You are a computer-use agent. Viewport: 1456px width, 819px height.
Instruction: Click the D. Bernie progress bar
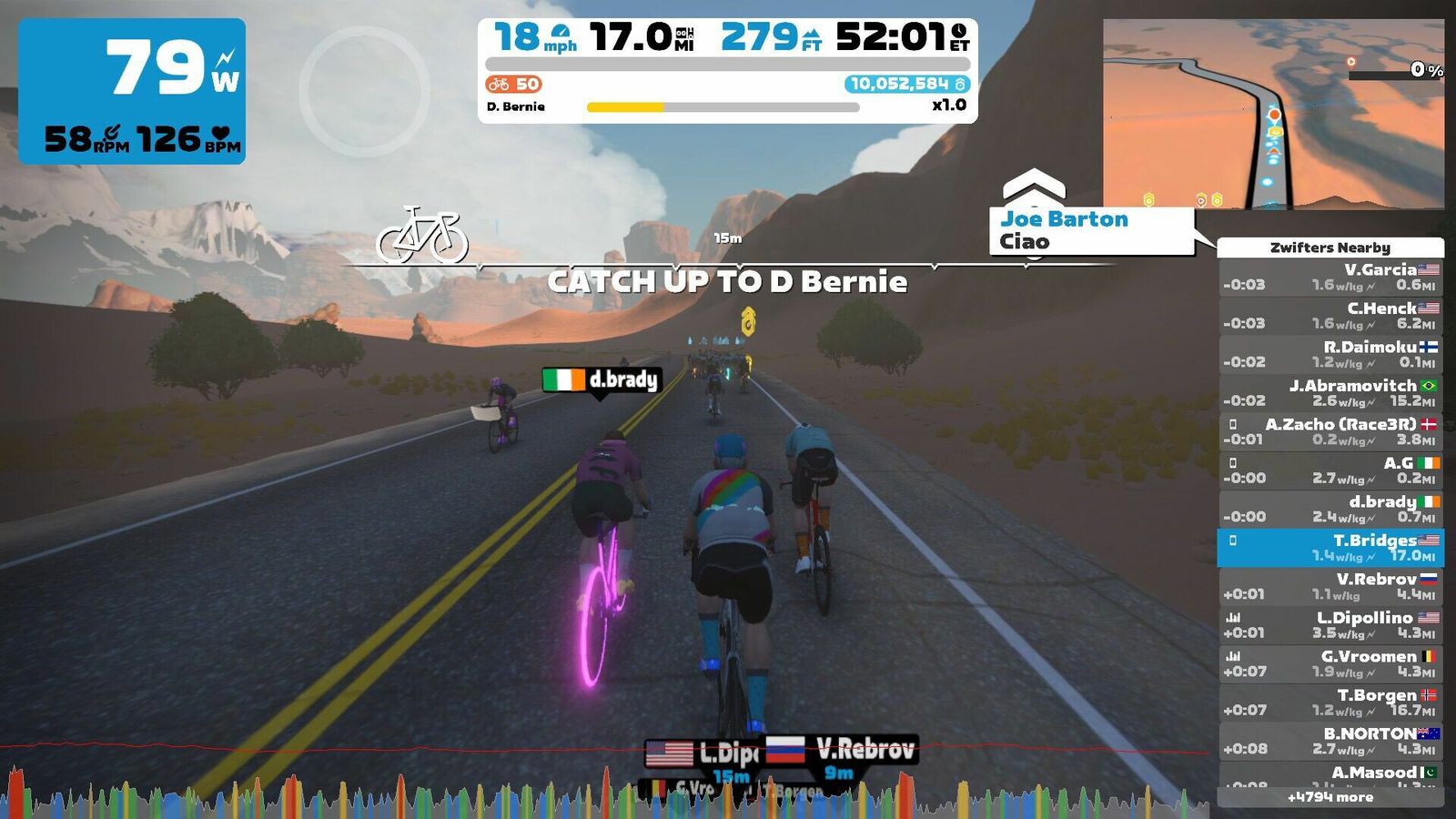pos(723,107)
